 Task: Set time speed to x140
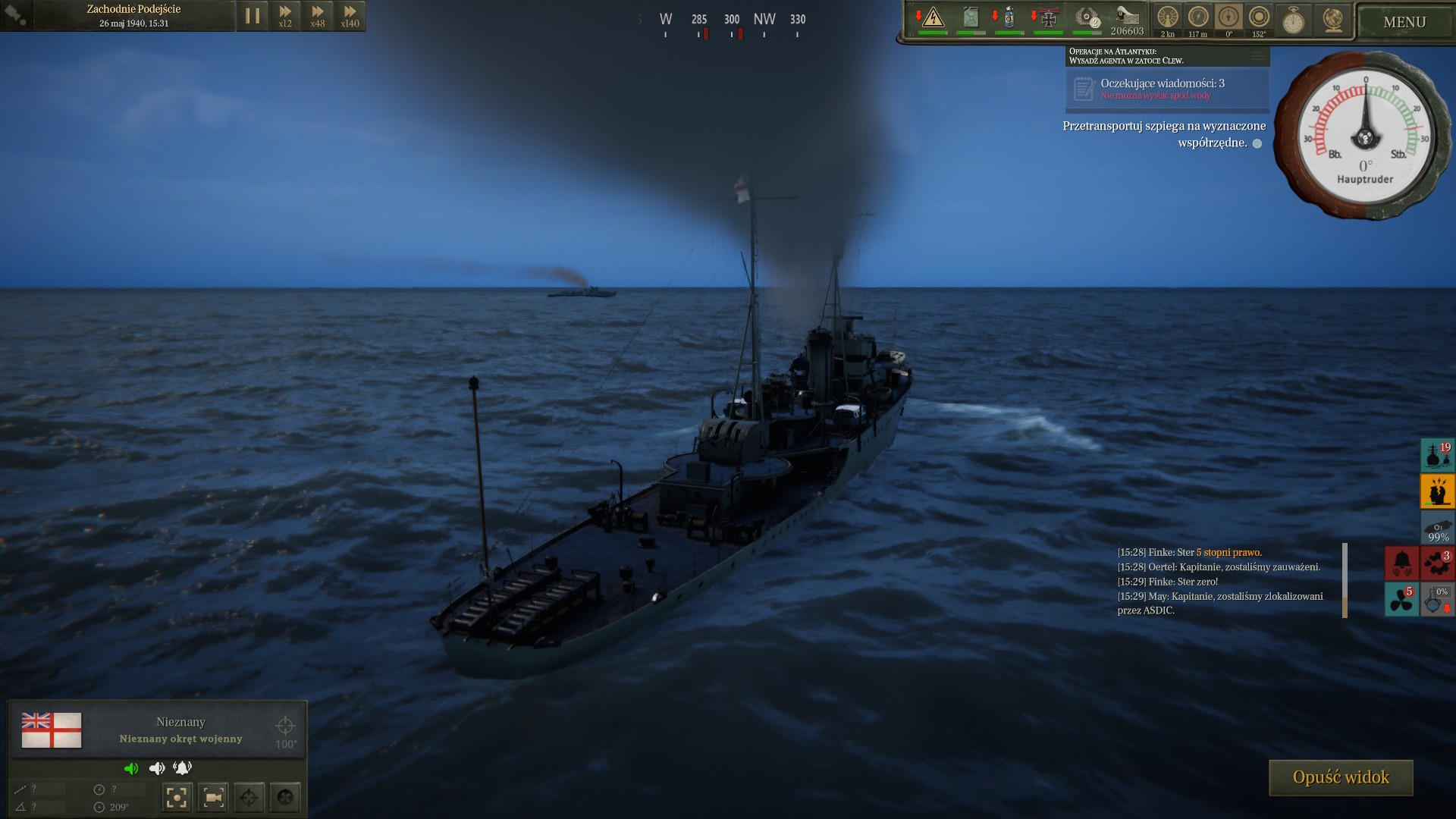(x=350, y=16)
